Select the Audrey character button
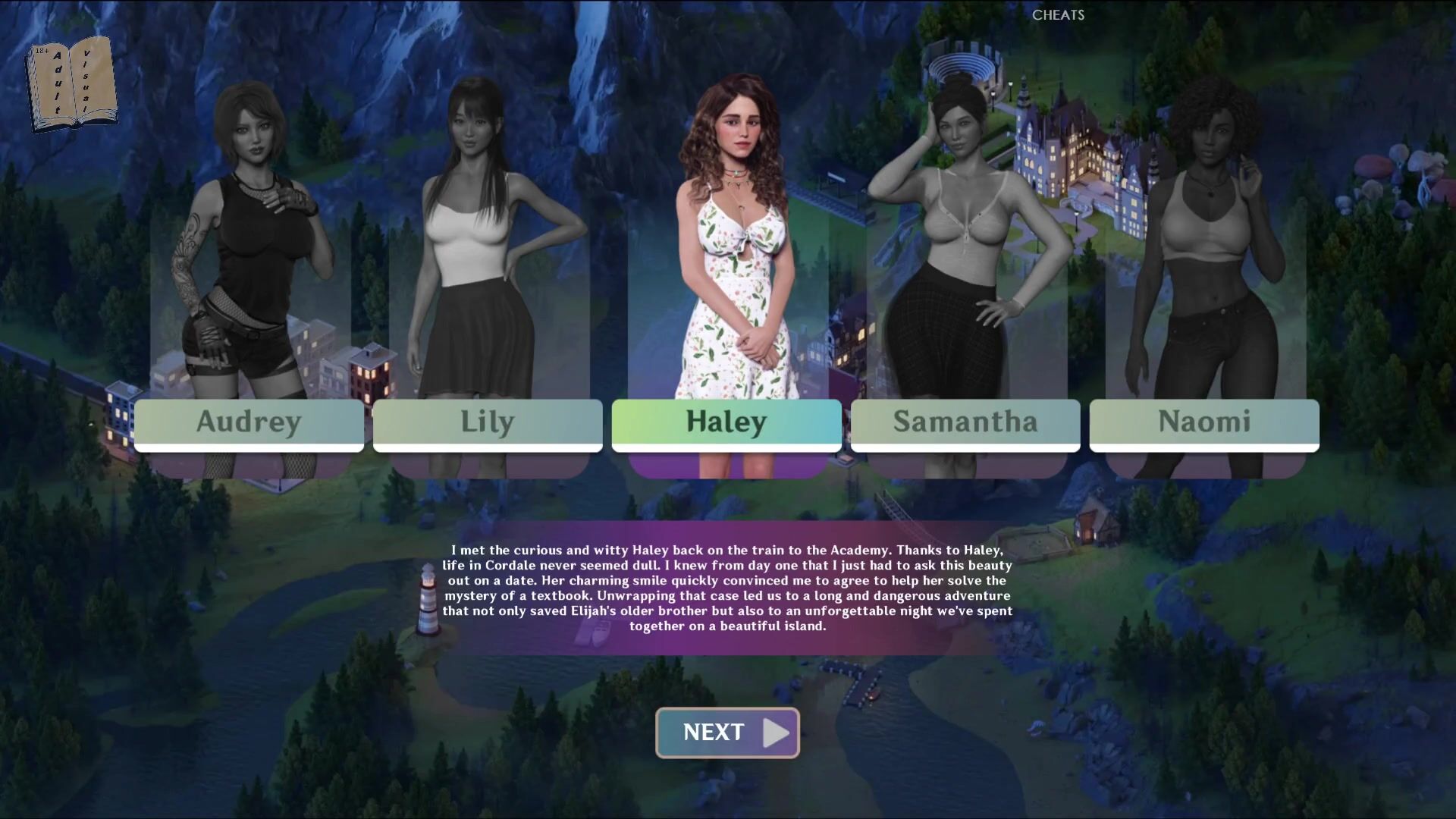 coord(249,423)
